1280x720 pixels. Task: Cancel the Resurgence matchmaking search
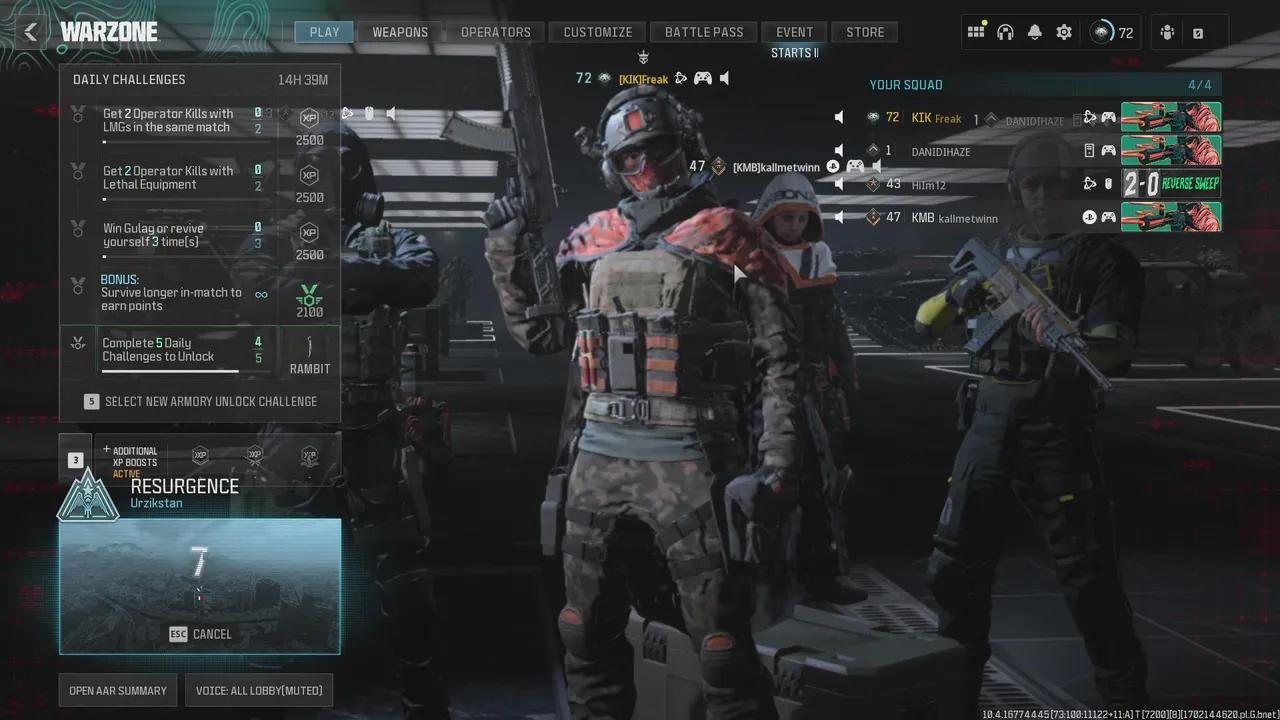point(200,634)
